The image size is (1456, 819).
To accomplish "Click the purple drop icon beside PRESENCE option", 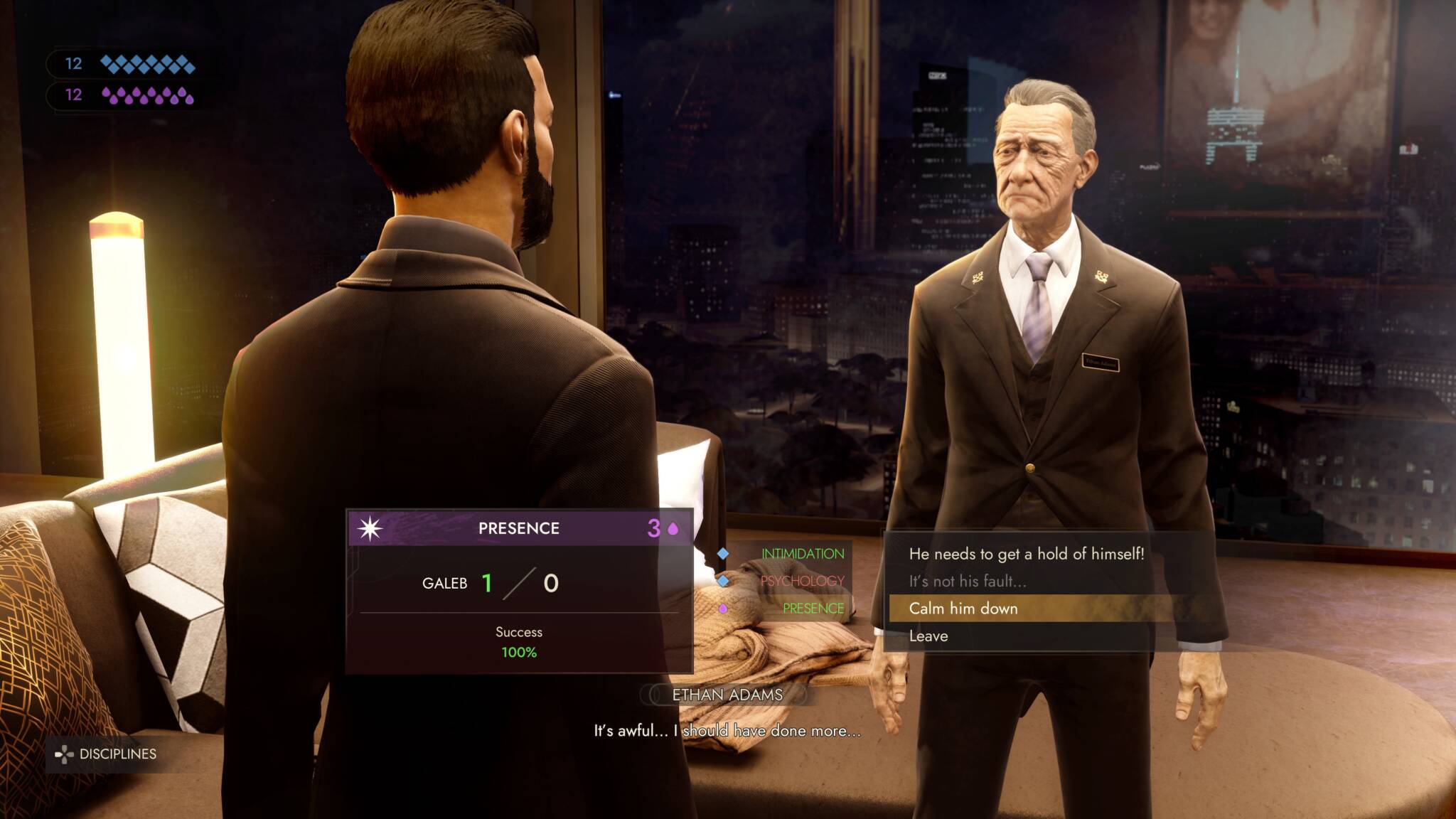I will pyautogui.click(x=722, y=609).
